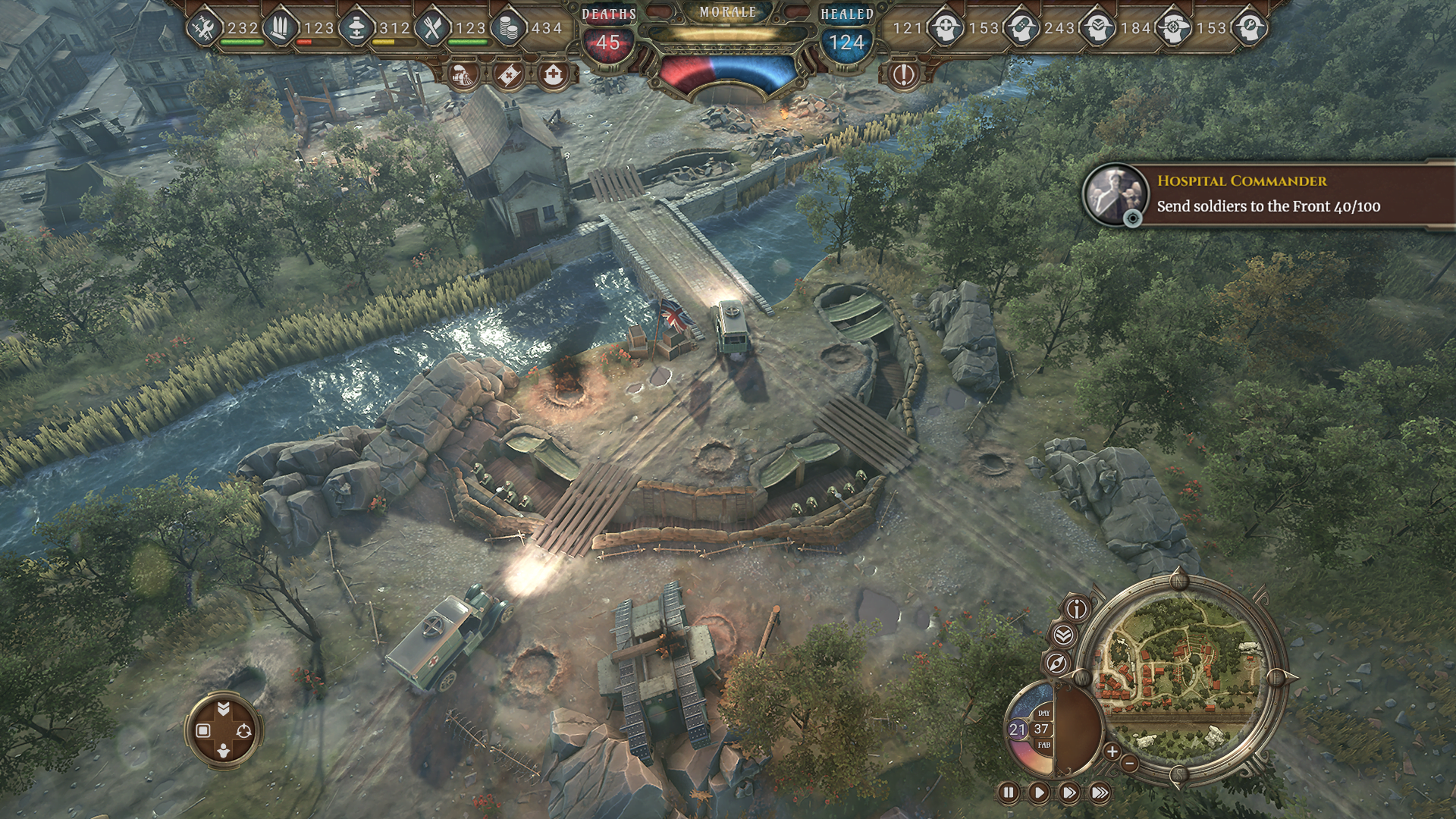Pause the game with the pause button
The image size is (1456, 819).
1009,793
